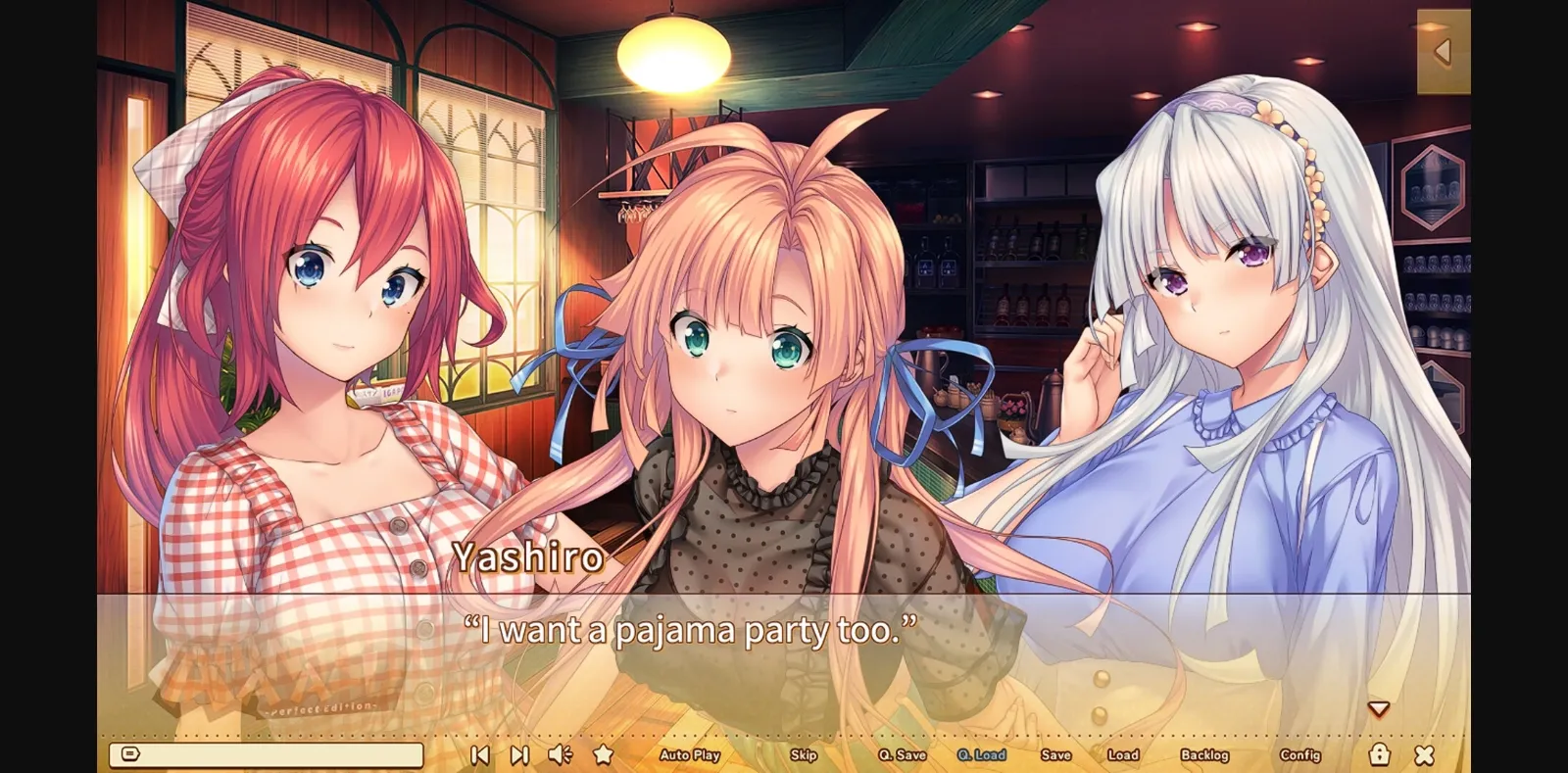Quick save using Q. Save
Viewport: 1568px width, 773px height.
pyautogui.click(x=904, y=755)
